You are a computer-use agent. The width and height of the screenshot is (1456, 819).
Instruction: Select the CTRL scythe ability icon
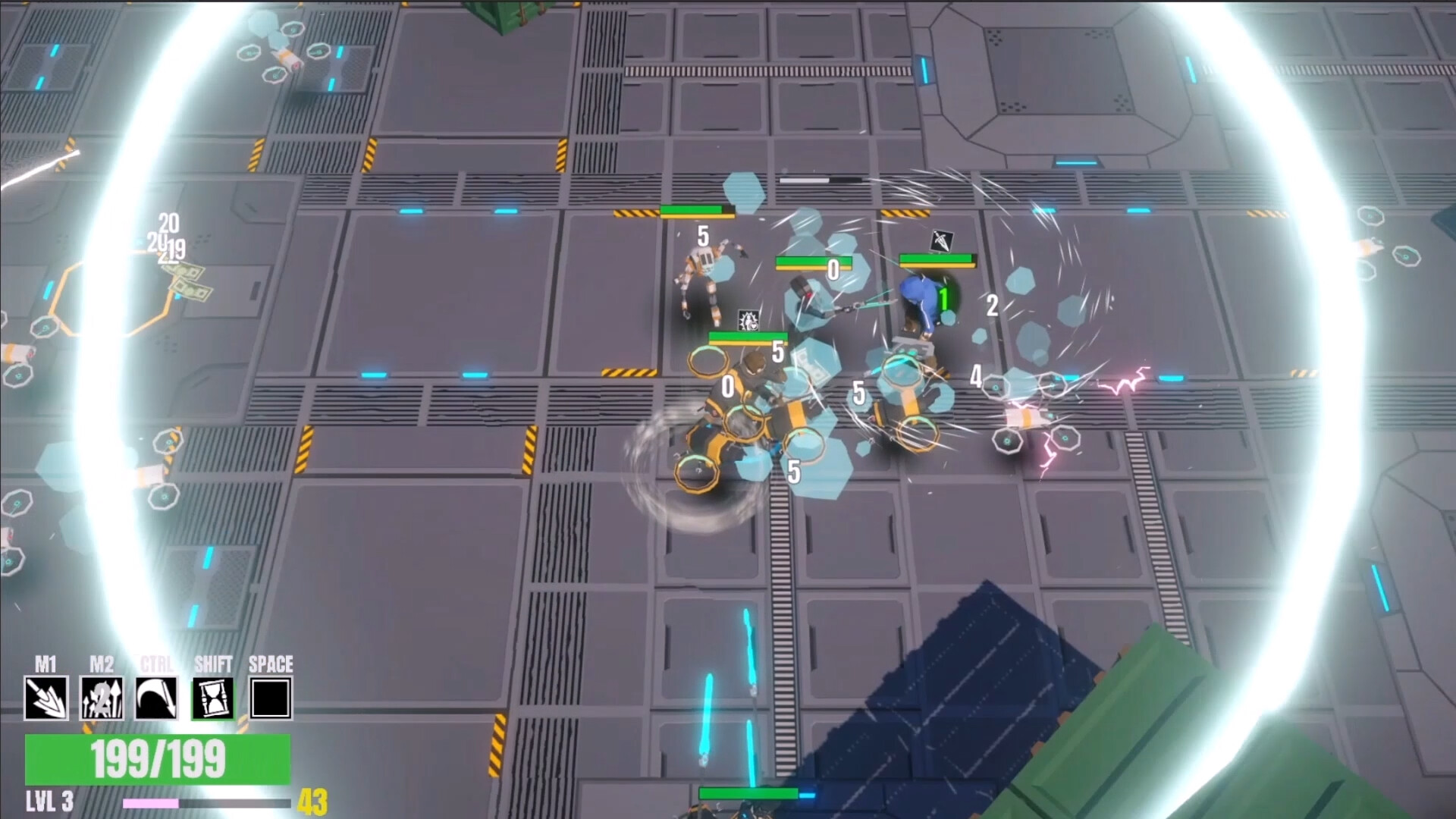(x=158, y=698)
